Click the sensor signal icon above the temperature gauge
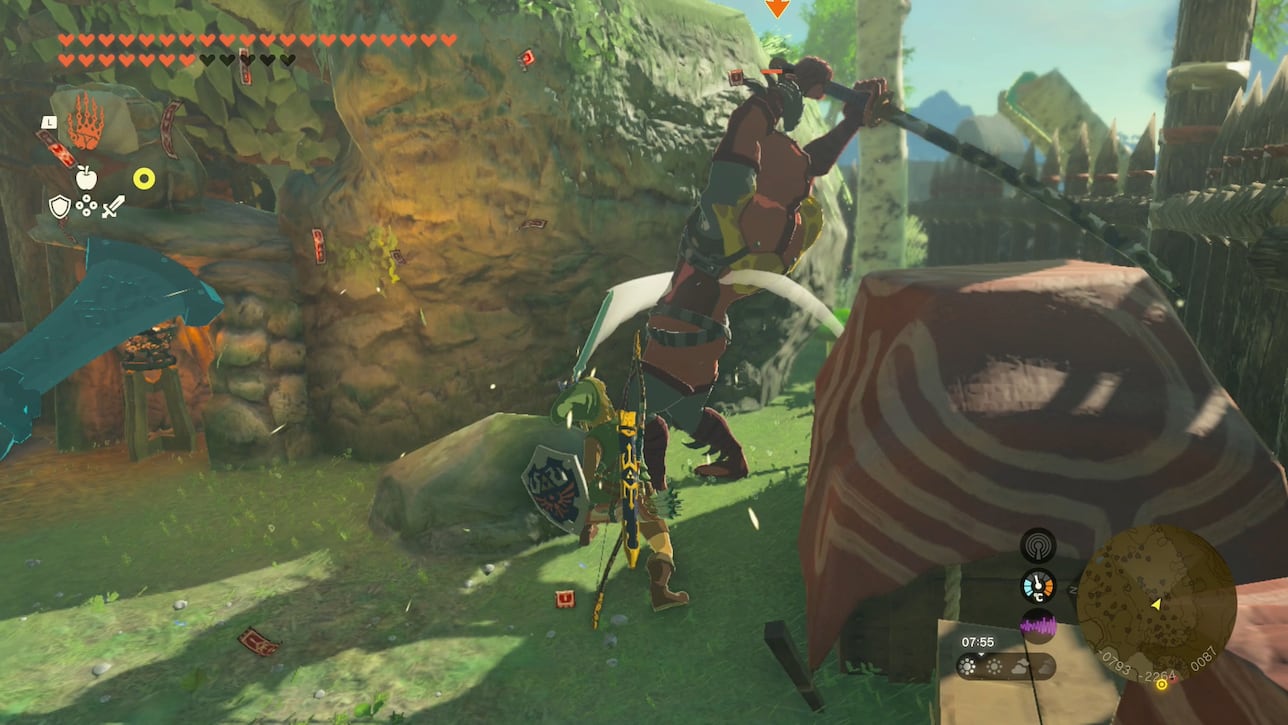 (x=1038, y=545)
